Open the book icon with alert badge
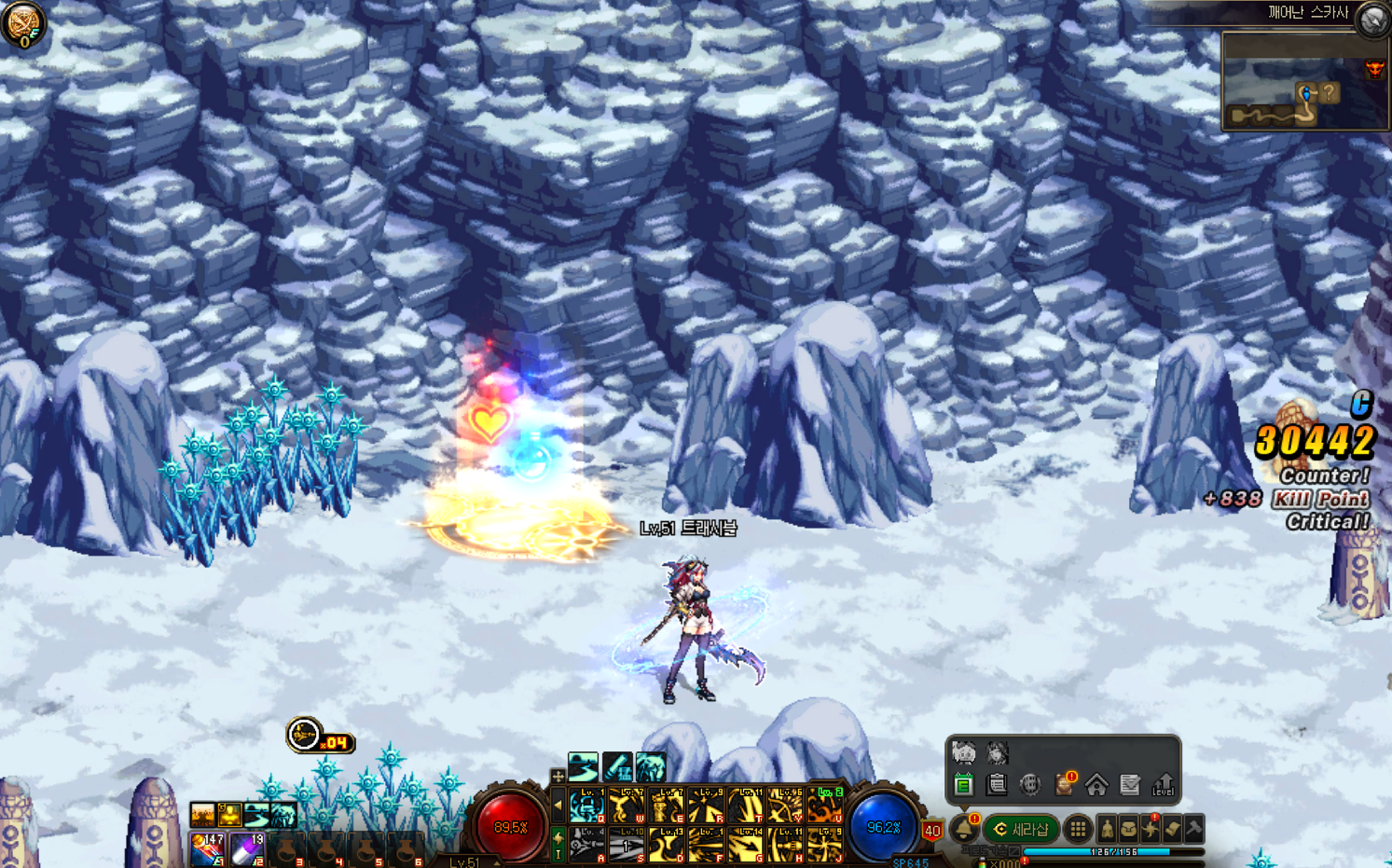1392x868 pixels. pyautogui.click(x=1064, y=785)
